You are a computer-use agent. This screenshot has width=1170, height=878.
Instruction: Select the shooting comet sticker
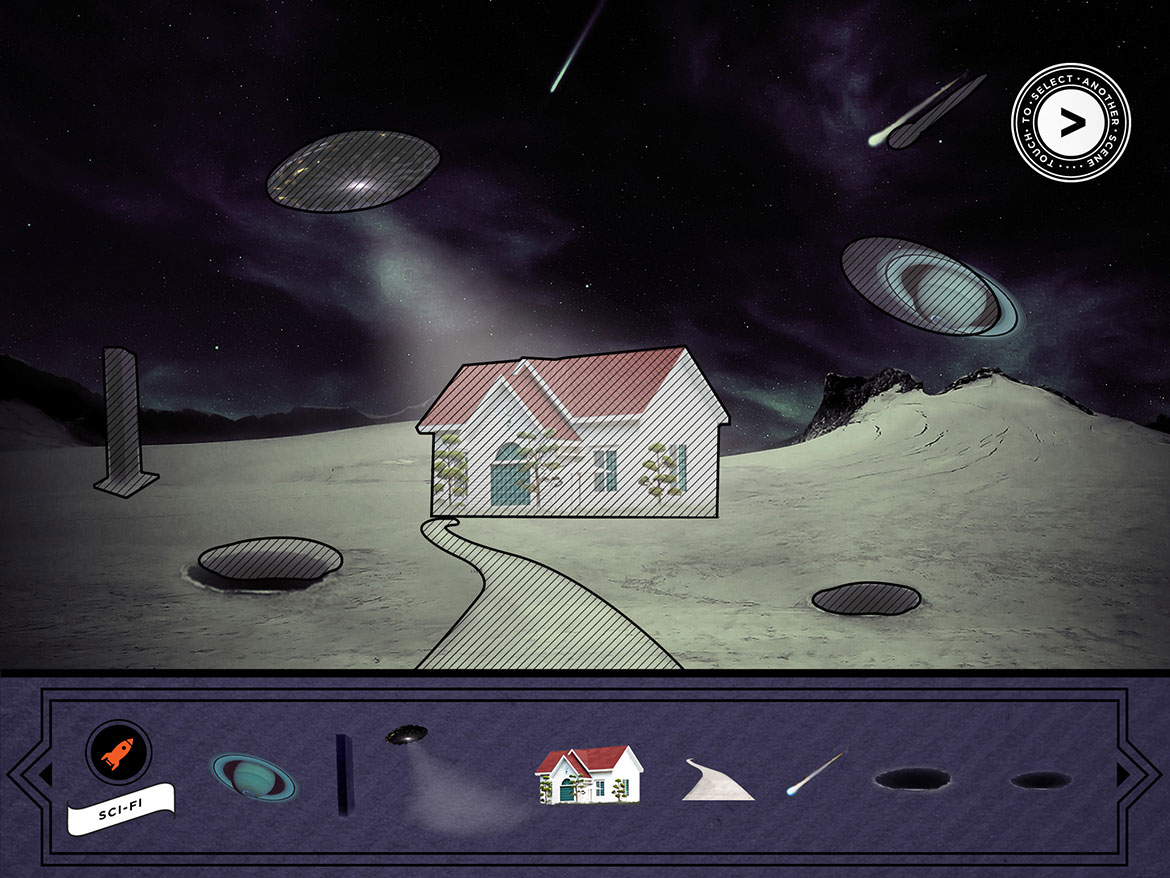[x=816, y=775]
